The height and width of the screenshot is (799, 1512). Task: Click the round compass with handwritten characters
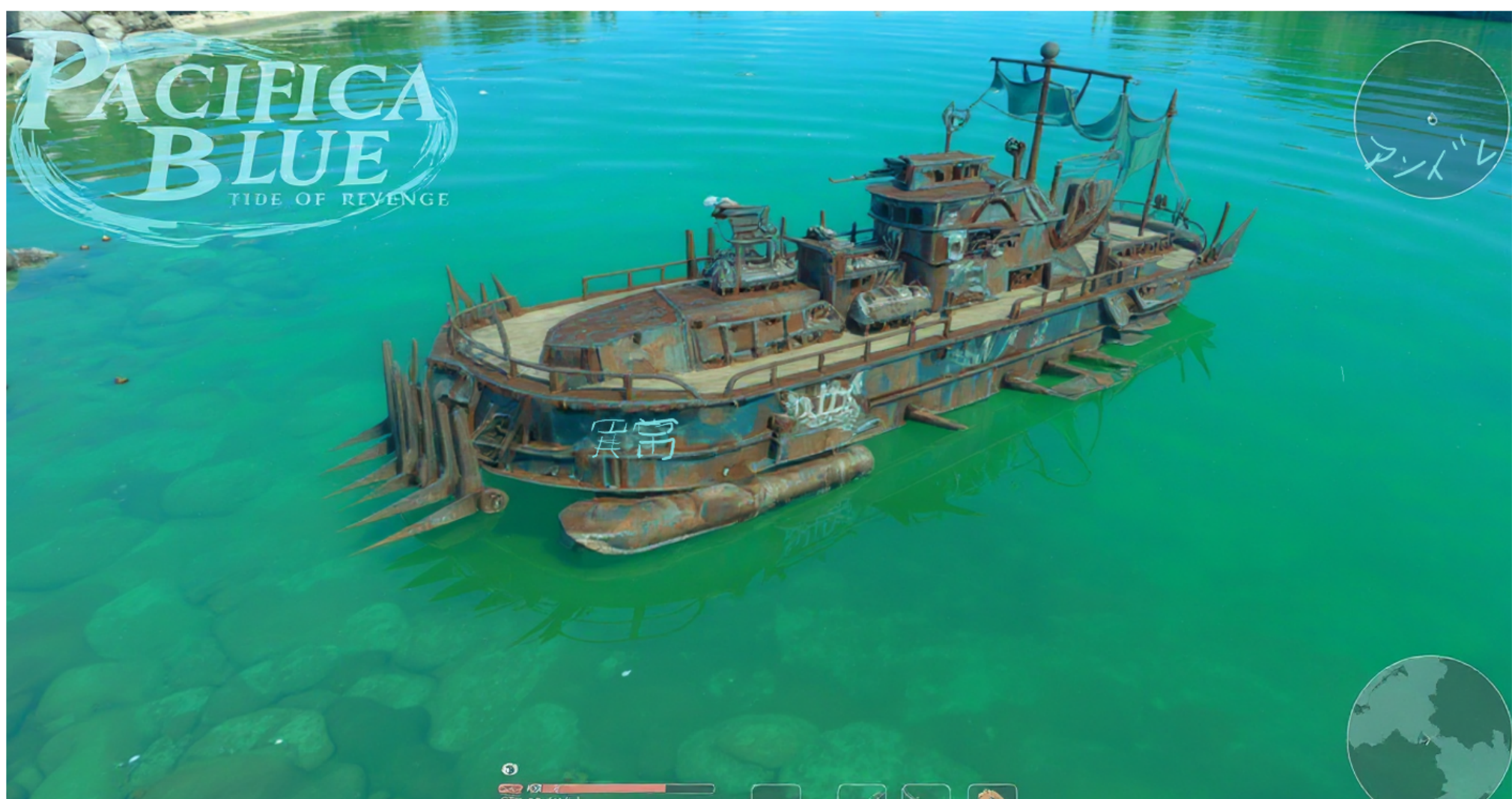click(1431, 120)
